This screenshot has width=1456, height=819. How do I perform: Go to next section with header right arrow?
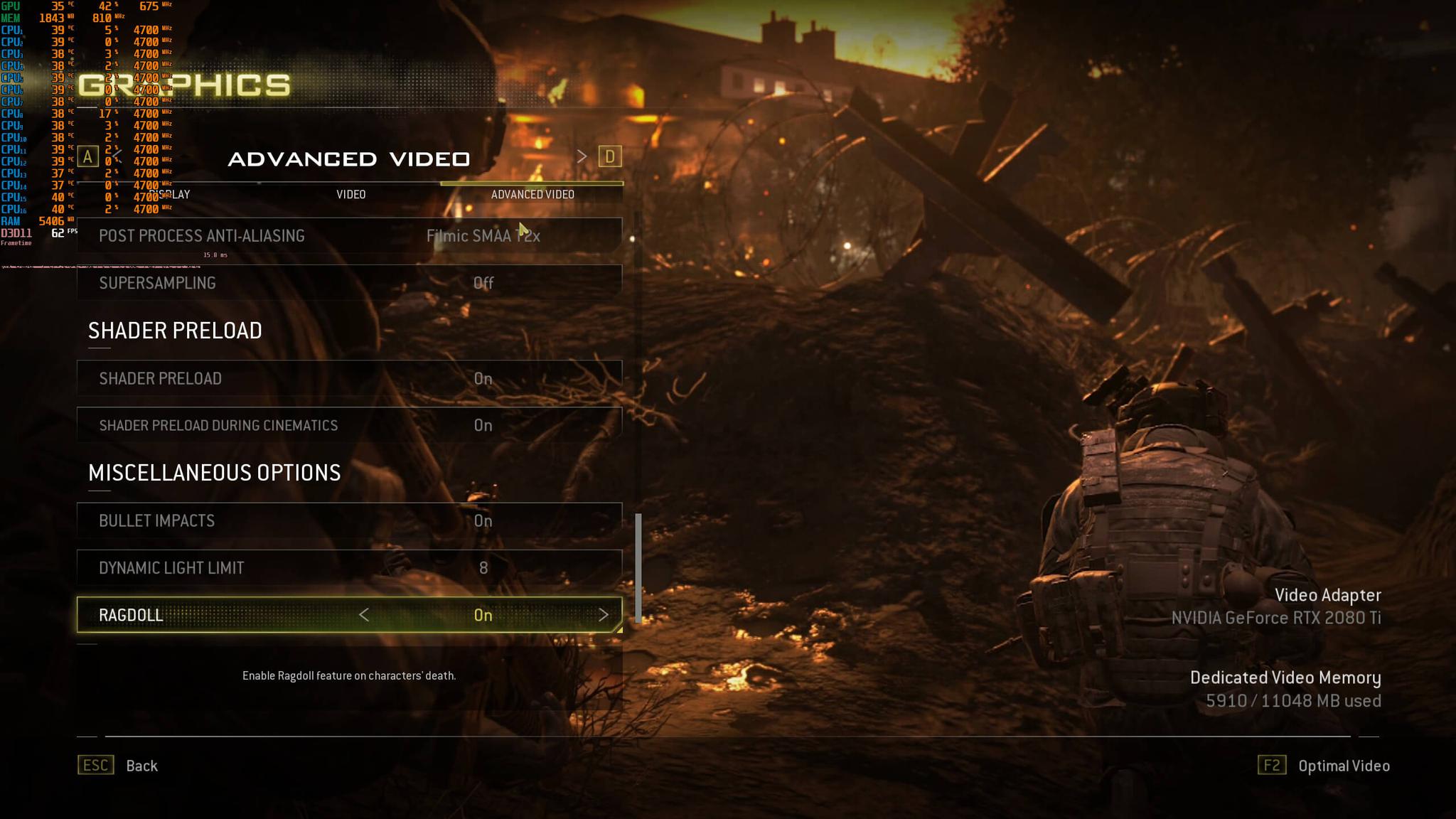582,156
